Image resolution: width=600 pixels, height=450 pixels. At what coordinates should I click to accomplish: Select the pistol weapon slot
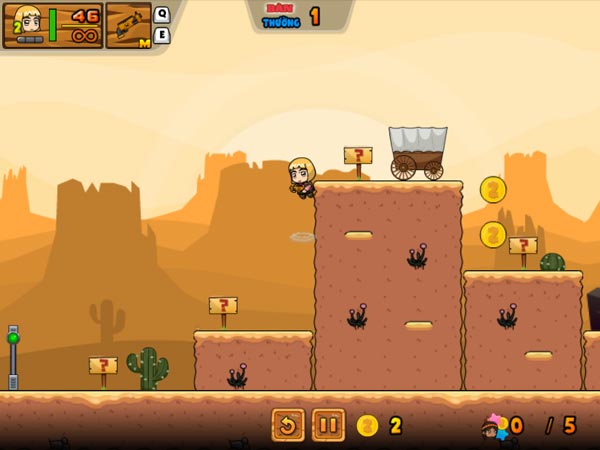127,25
